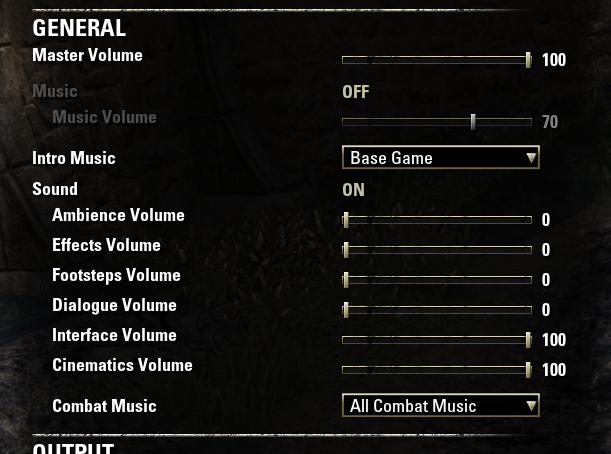The image size is (611, 454).
Task: Adjust the Dialogue Volume slider
Action: click(436, 310)
